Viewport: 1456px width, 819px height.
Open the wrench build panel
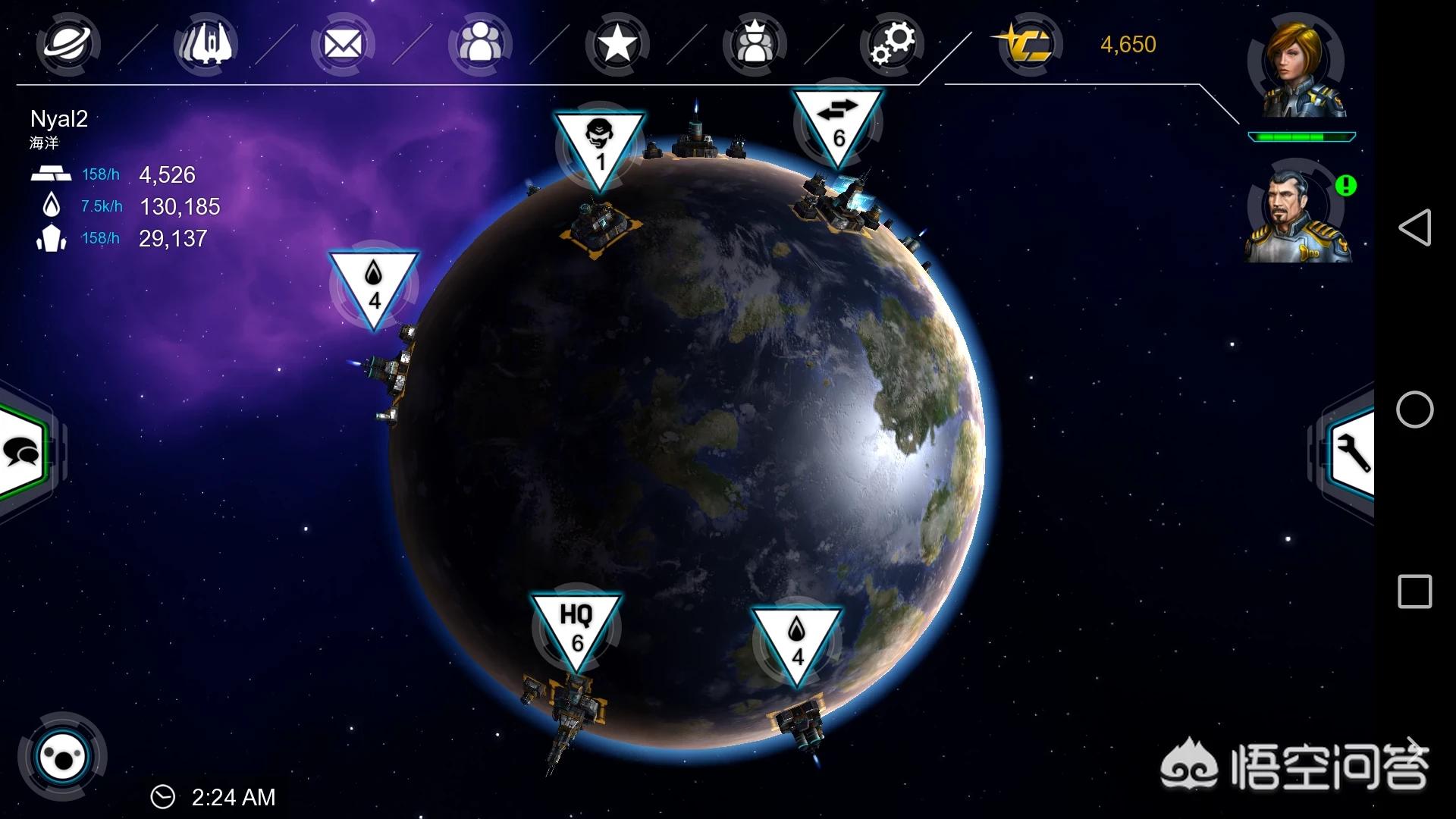point(1352,453)
